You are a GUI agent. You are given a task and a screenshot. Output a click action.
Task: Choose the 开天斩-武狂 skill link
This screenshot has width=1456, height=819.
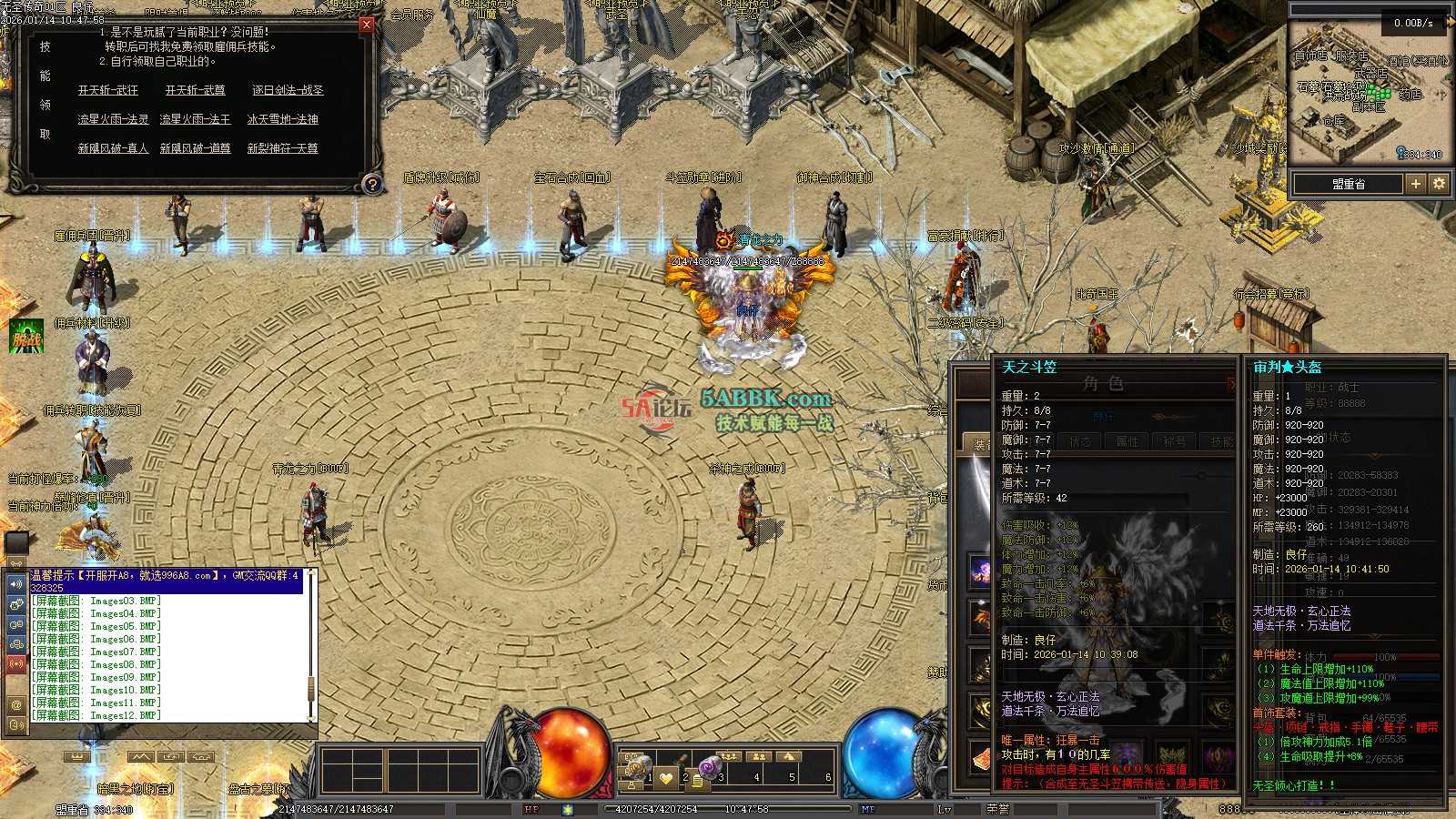click(108, 90)
